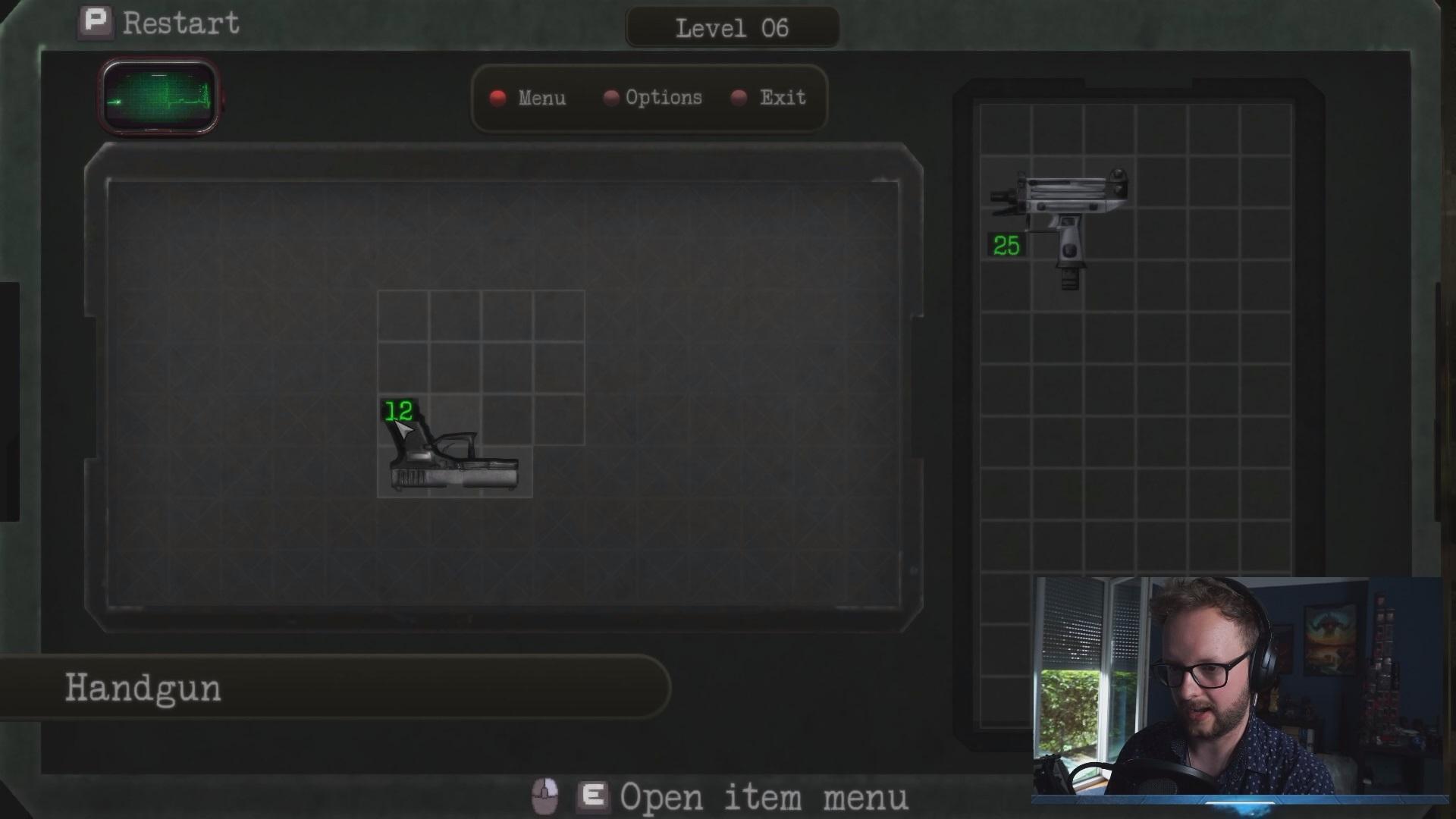Open the Menu option
Viewport: 1456px width, 819px height.
coord(529,98)
